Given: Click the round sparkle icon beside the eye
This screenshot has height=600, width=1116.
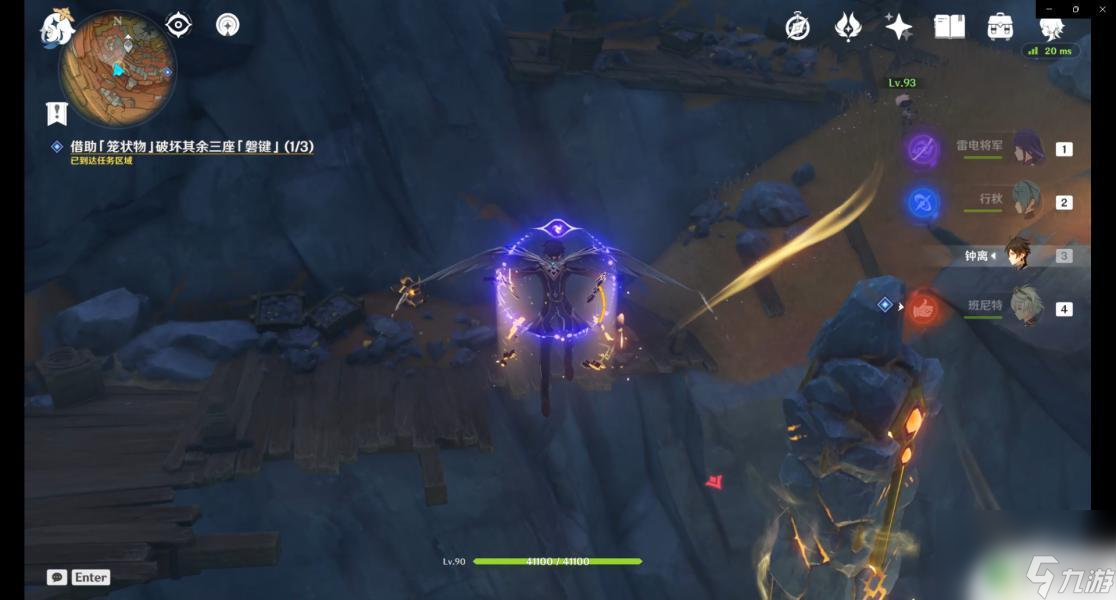Looking at the screenshot, I should tap(228, 24).
